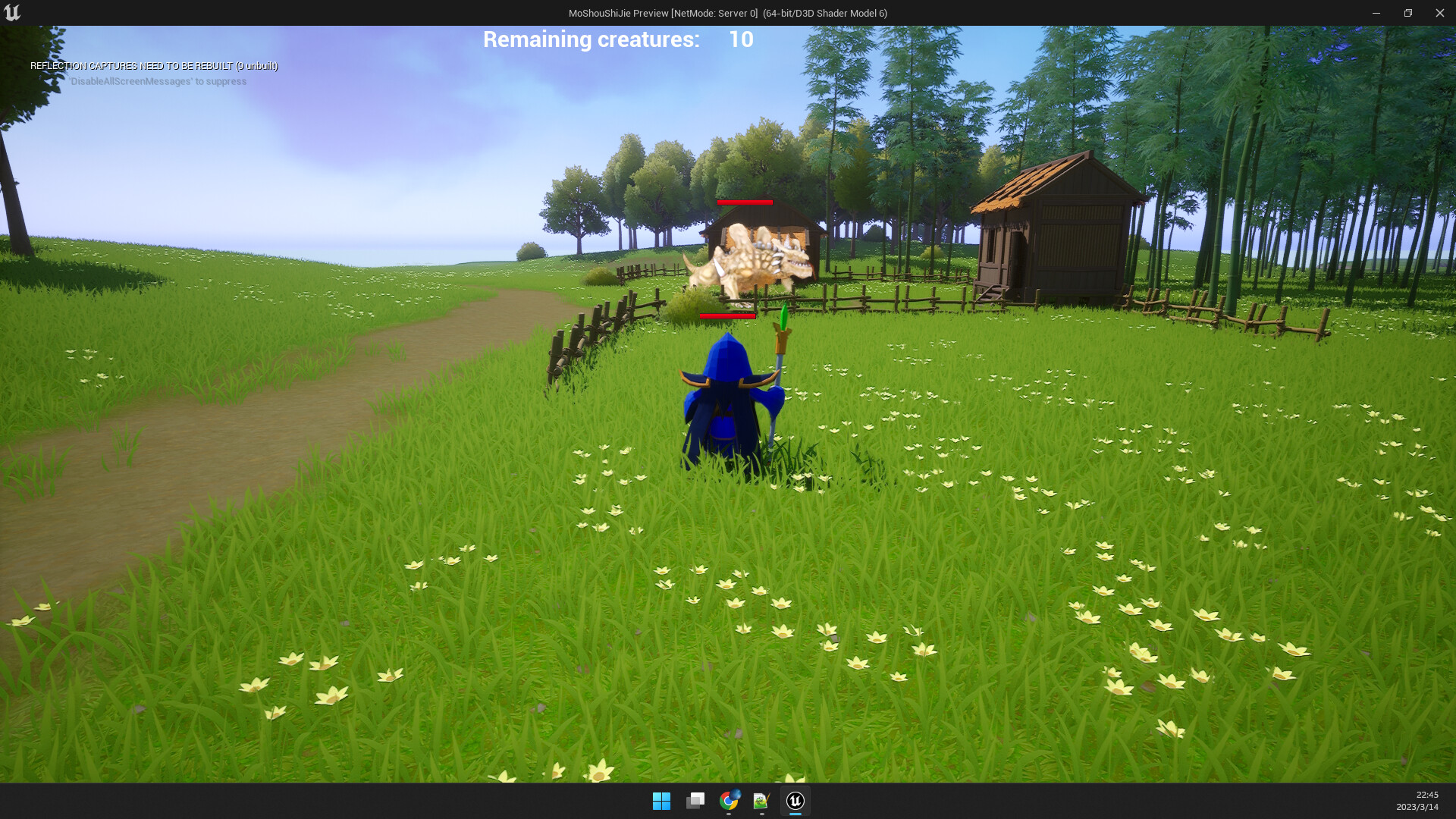Click the player's red health bar

(728, 315)
